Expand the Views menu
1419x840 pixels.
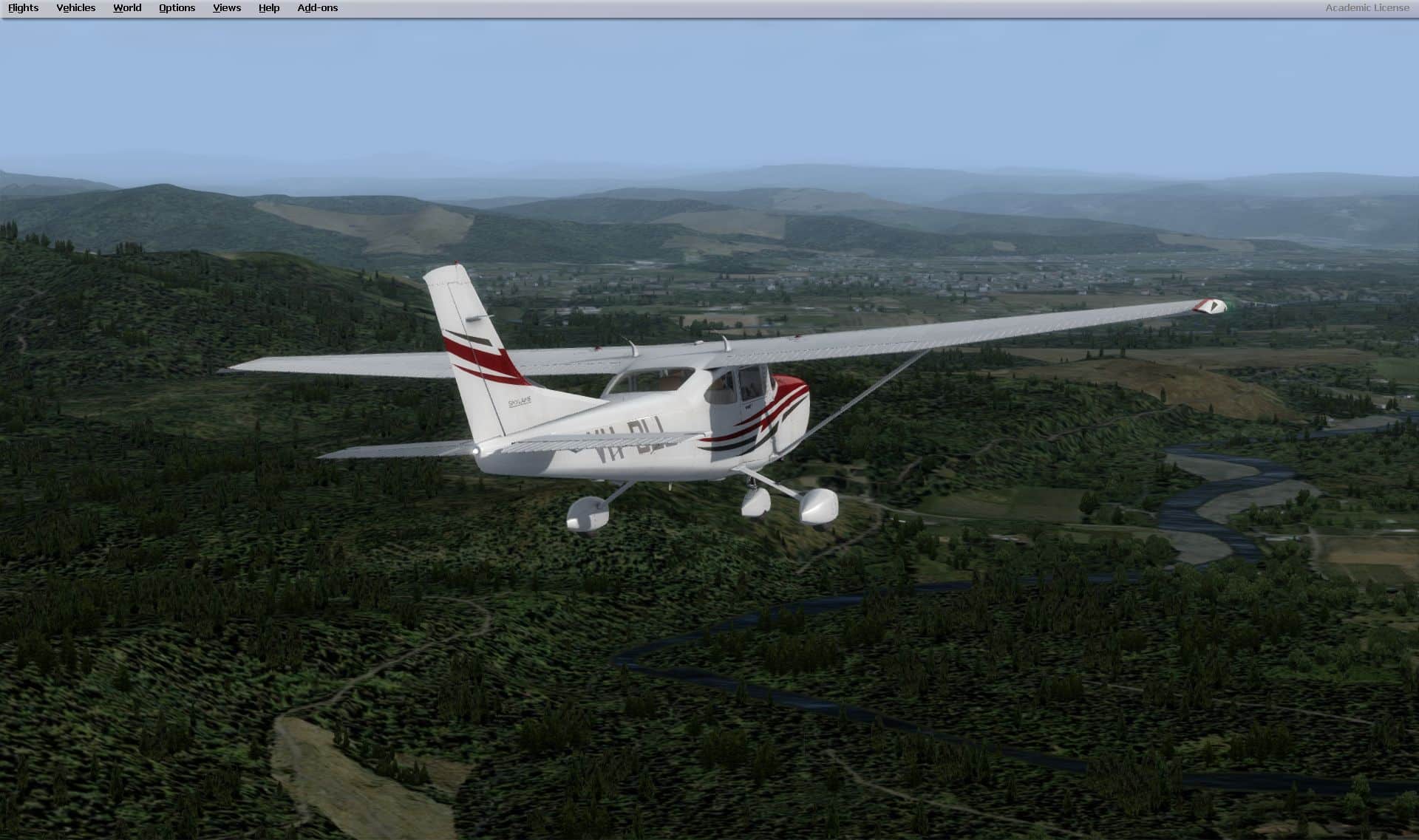tap(226, 8)
